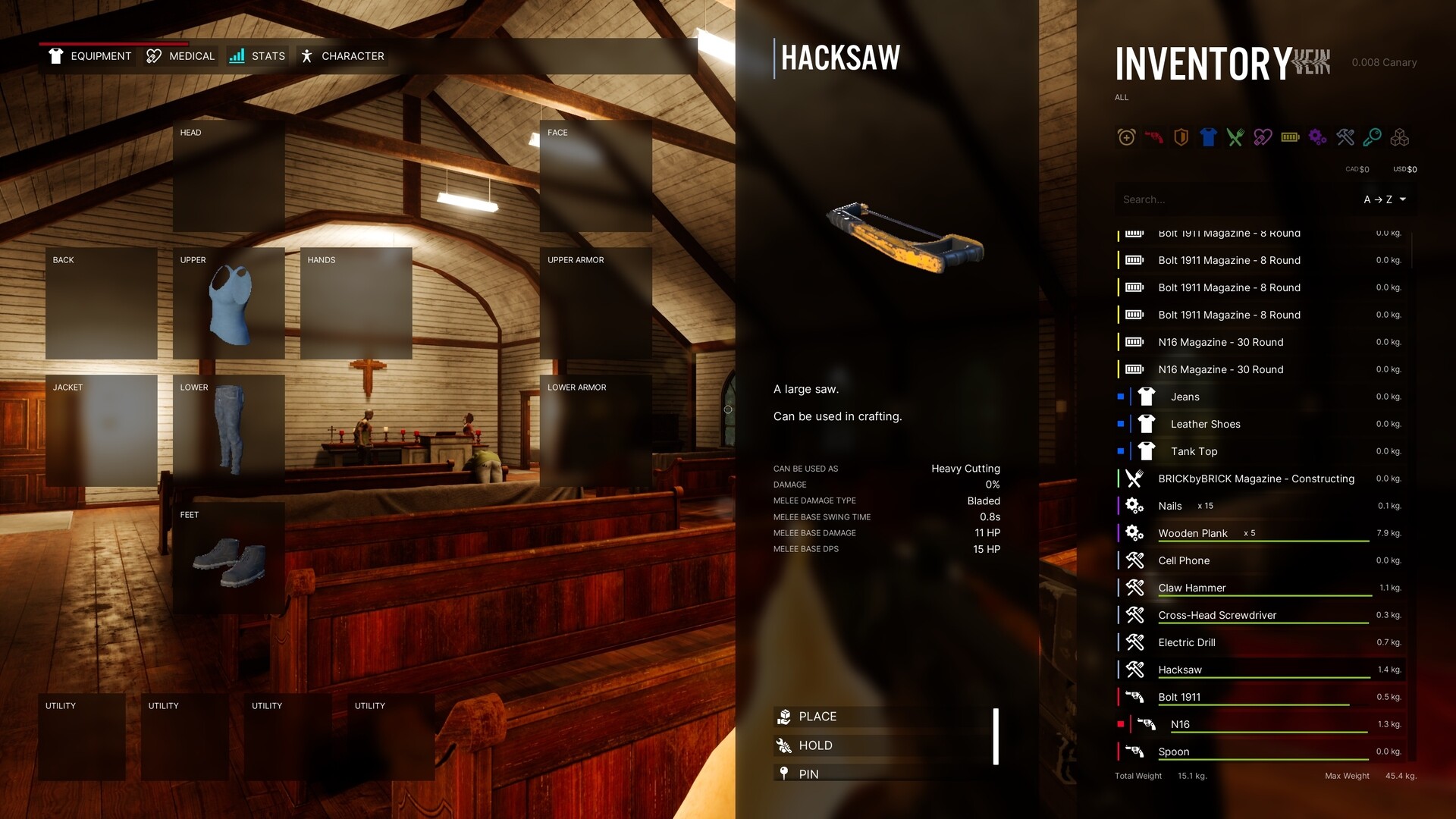
Task: Filter inventory by armor using the shield icon
Action: coord(1181,137)
